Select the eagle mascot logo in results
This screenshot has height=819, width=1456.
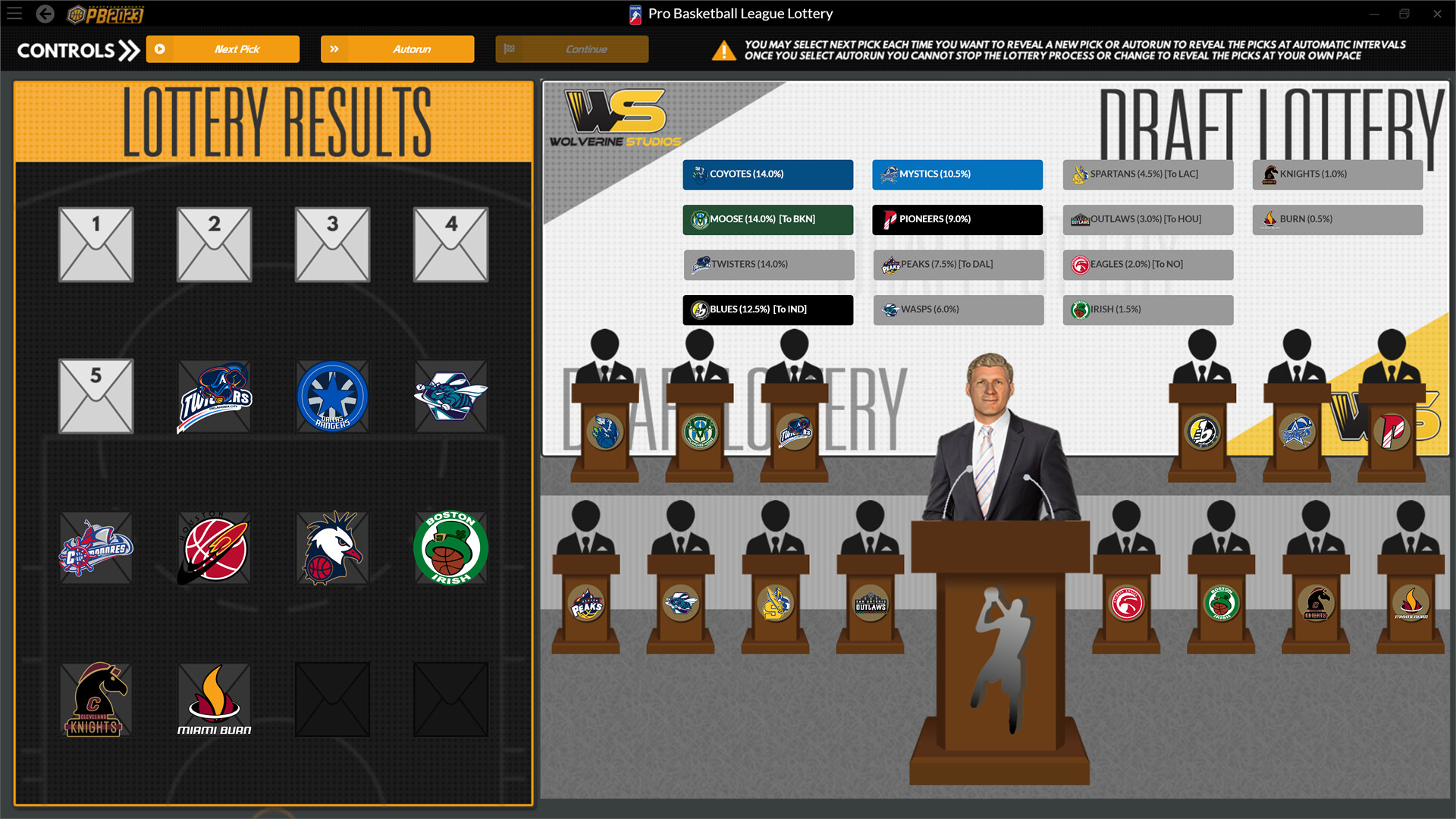pos(332,548)
